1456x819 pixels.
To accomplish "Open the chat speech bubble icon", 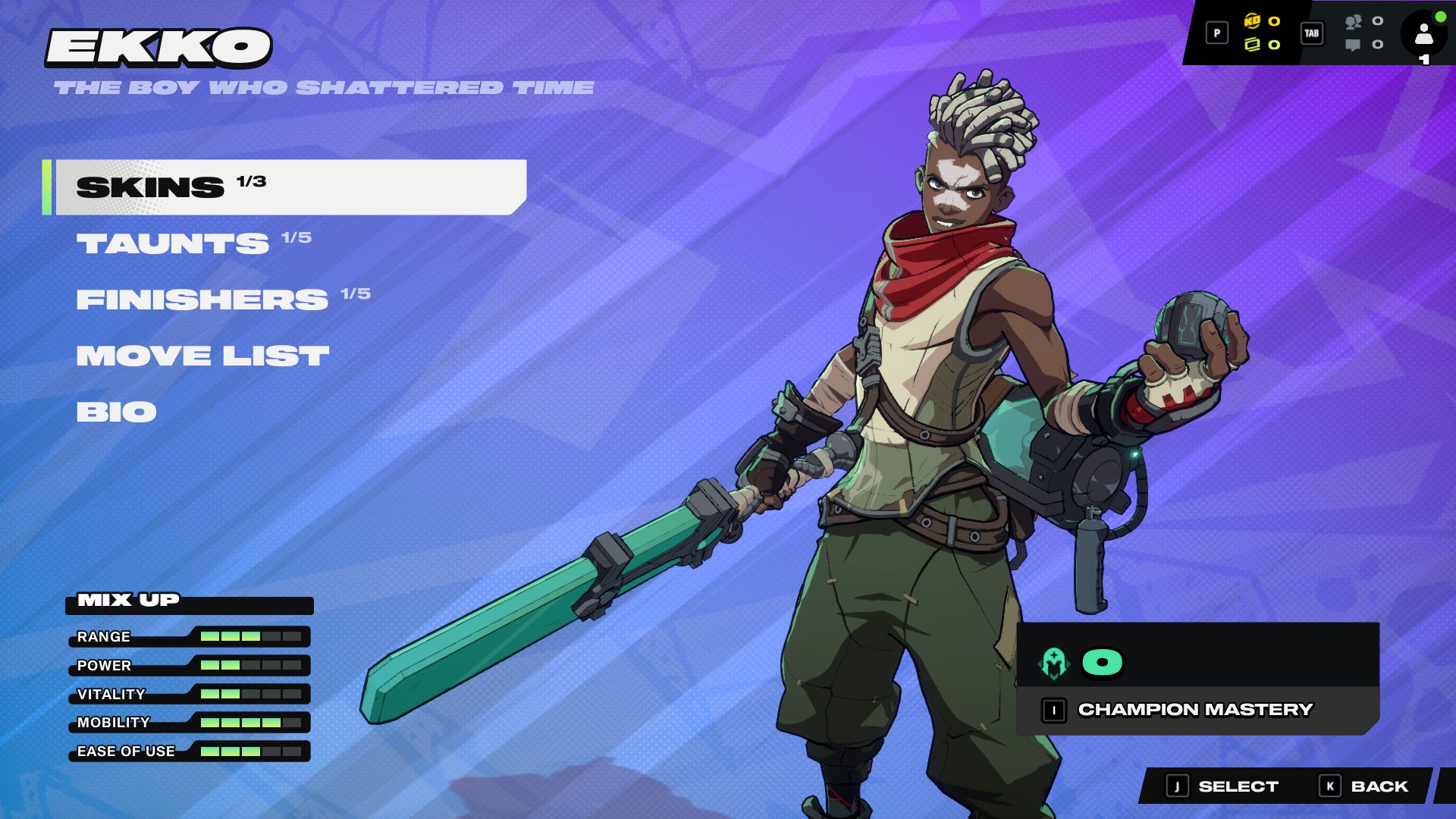I will tap(1353, 45).
